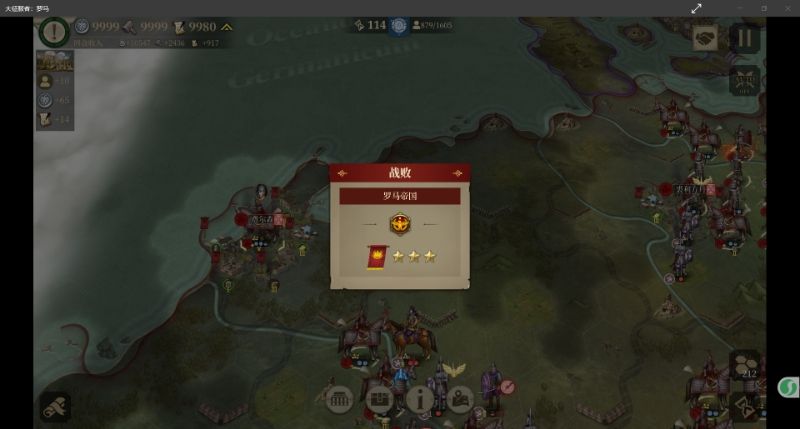The height and width of the screenshot is (429, 800).
Task: Expand the resource bar with the arrow
Action: (227, 28)
